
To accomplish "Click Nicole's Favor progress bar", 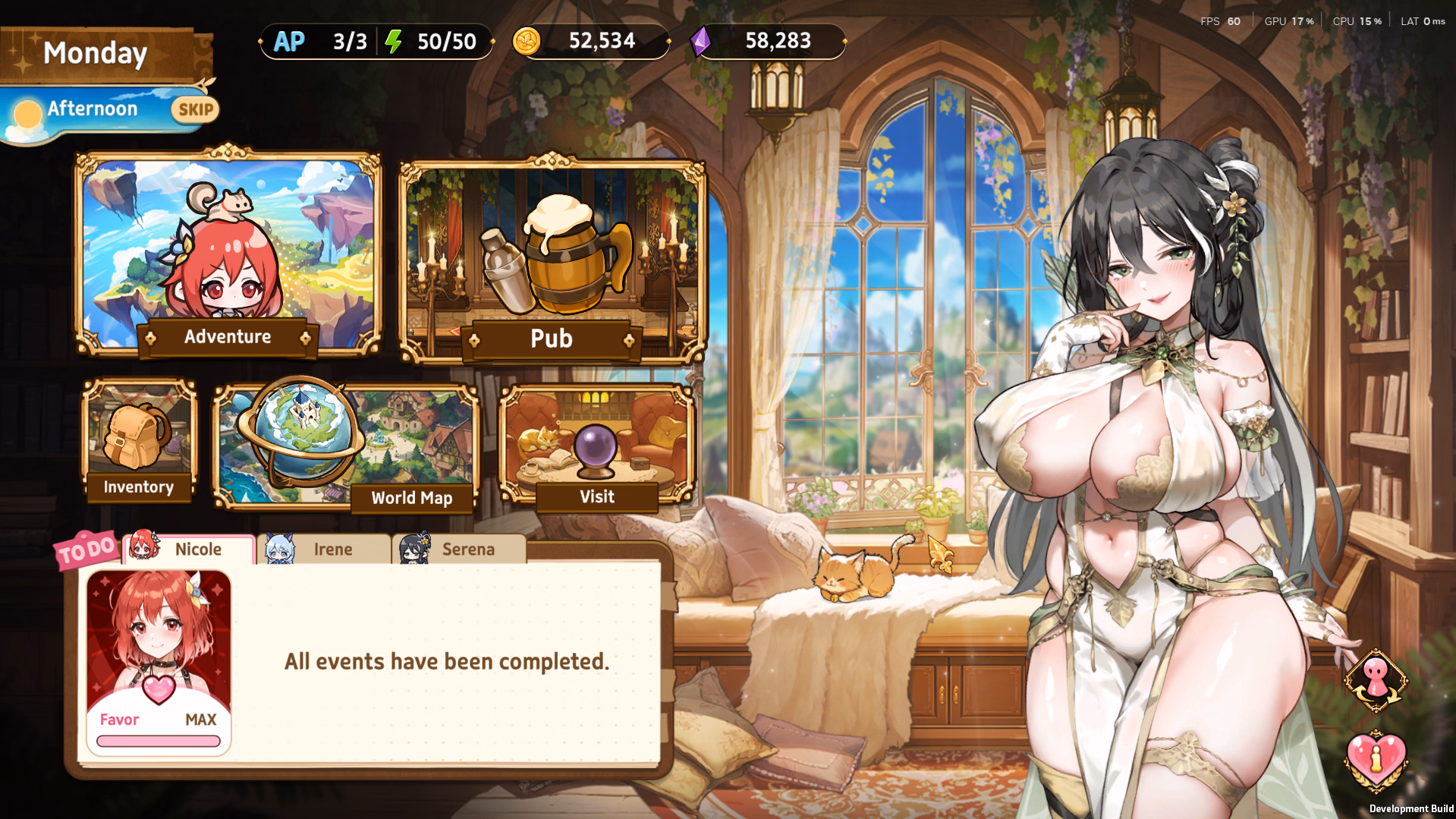I will [x=158, y=741].
